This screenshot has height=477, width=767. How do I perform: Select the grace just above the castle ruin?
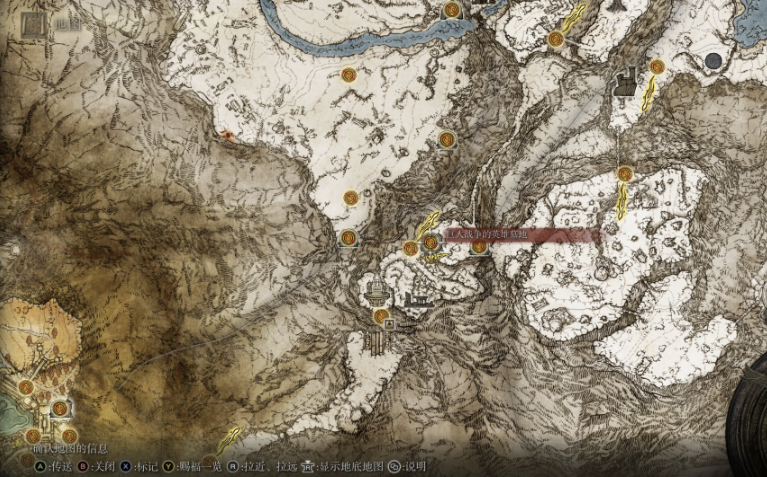656,66
